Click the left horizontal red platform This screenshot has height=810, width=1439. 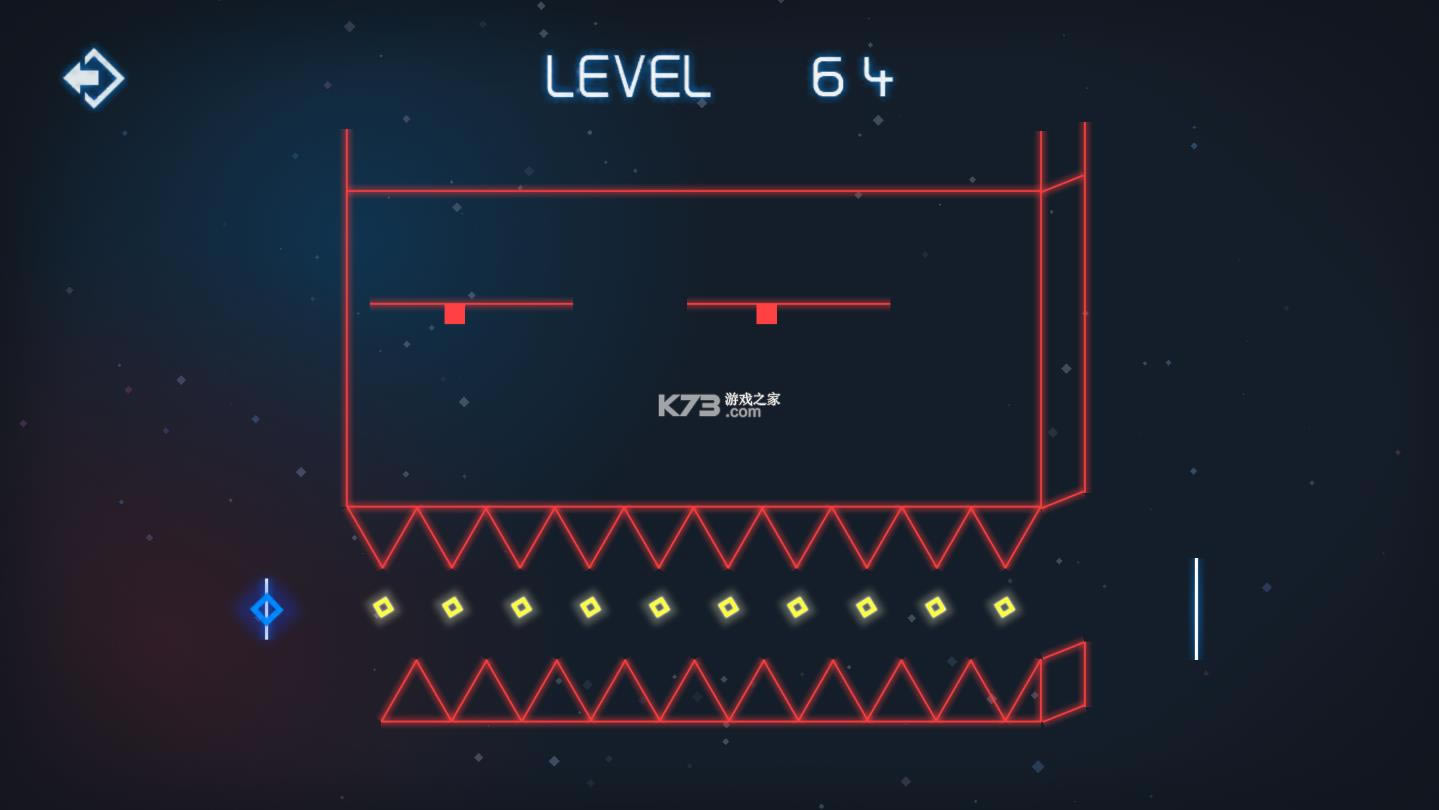[470, 302]
